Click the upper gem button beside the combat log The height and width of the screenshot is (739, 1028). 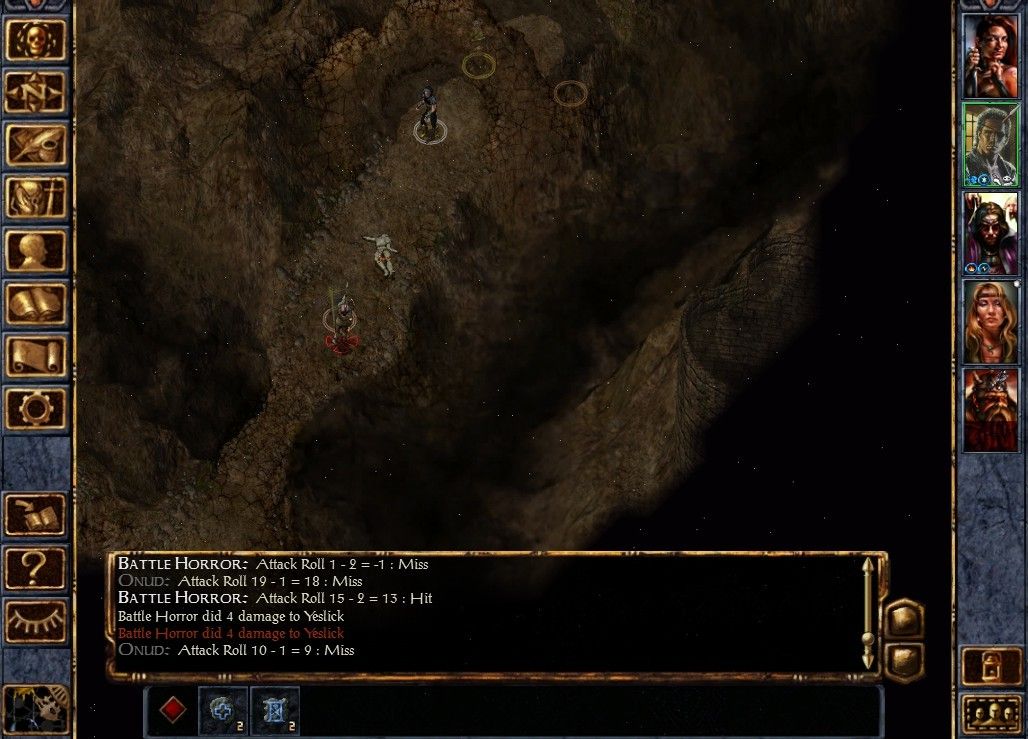(904, 619)
